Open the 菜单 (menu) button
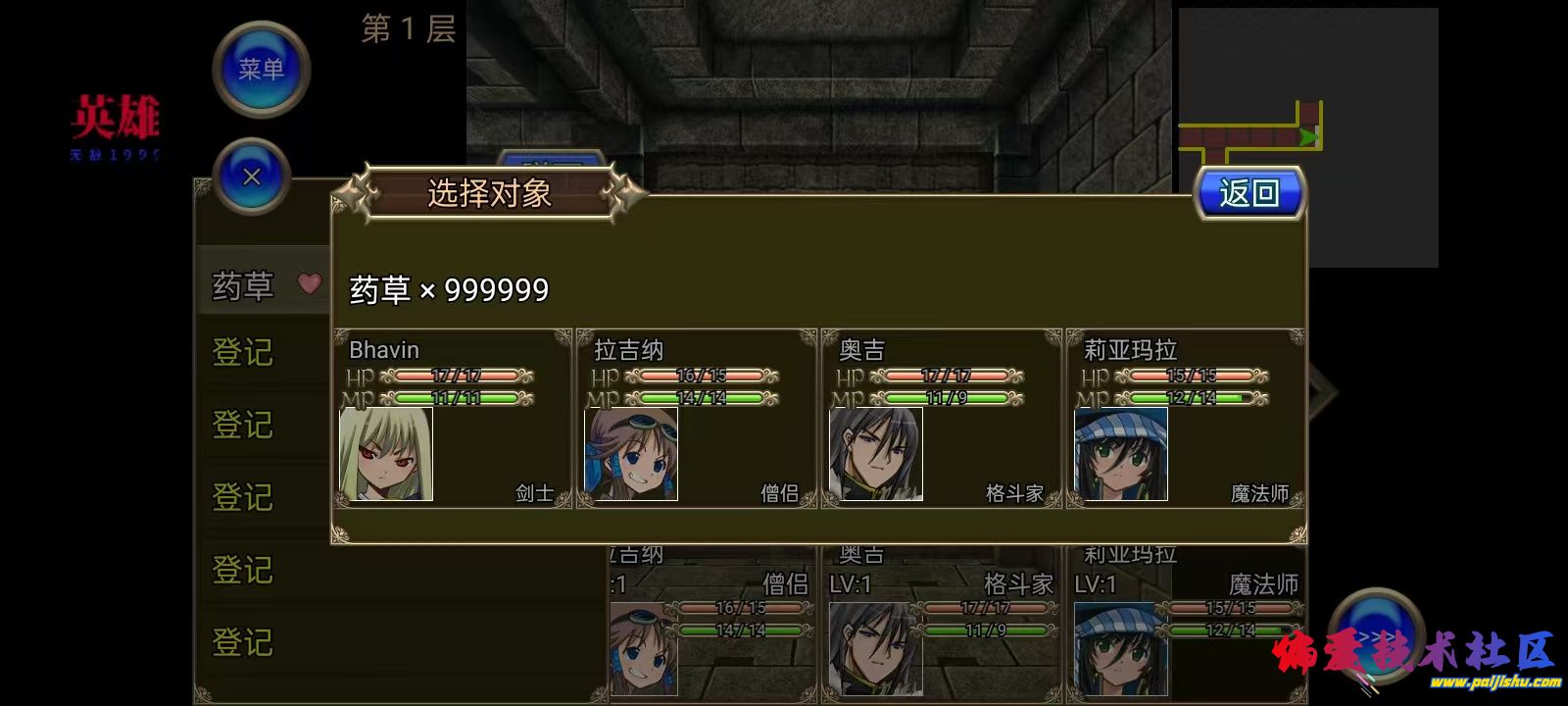This screenshot has height=706, width=1568. click(260, 69)
